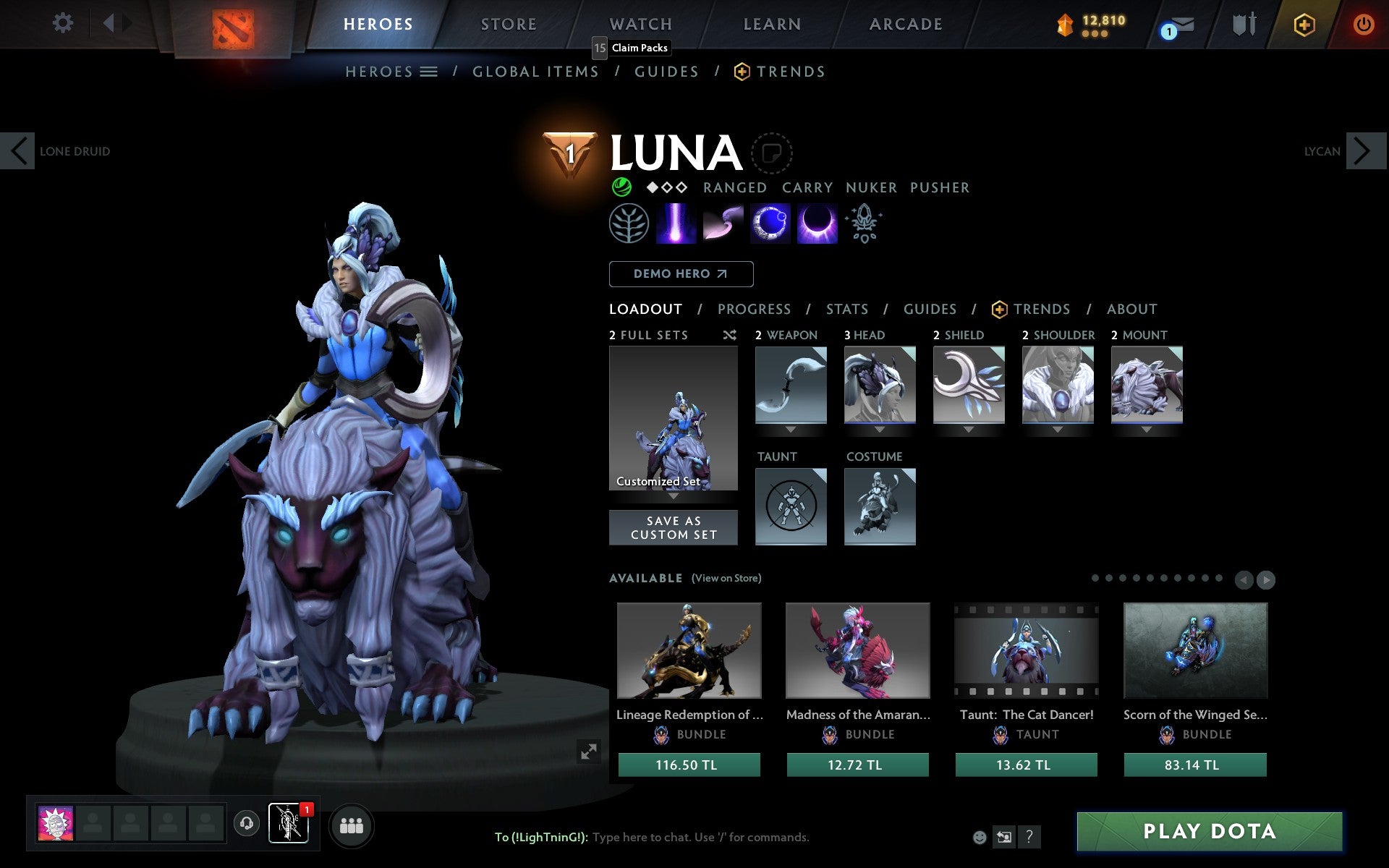Switch to the Progress tab
The image size is (1389, 868).
coord(754,309)
